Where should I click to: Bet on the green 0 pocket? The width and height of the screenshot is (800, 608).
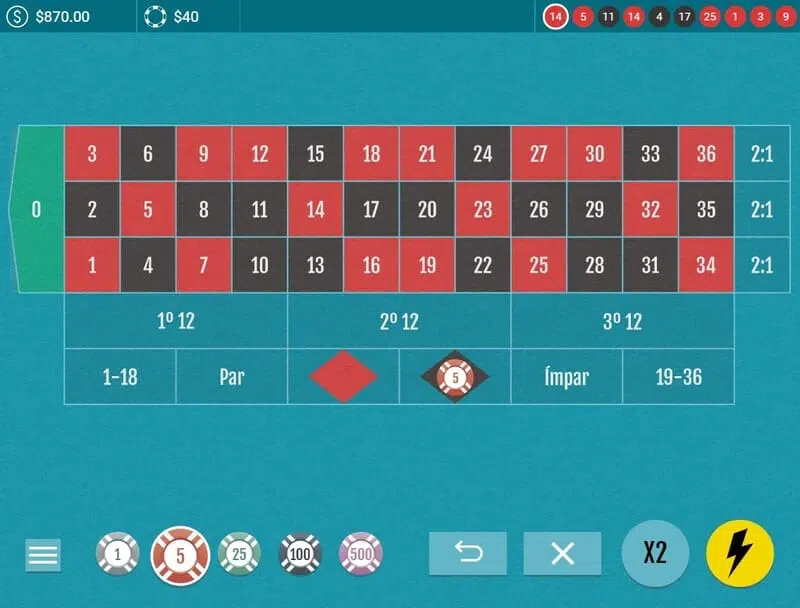tap(37, 210)
